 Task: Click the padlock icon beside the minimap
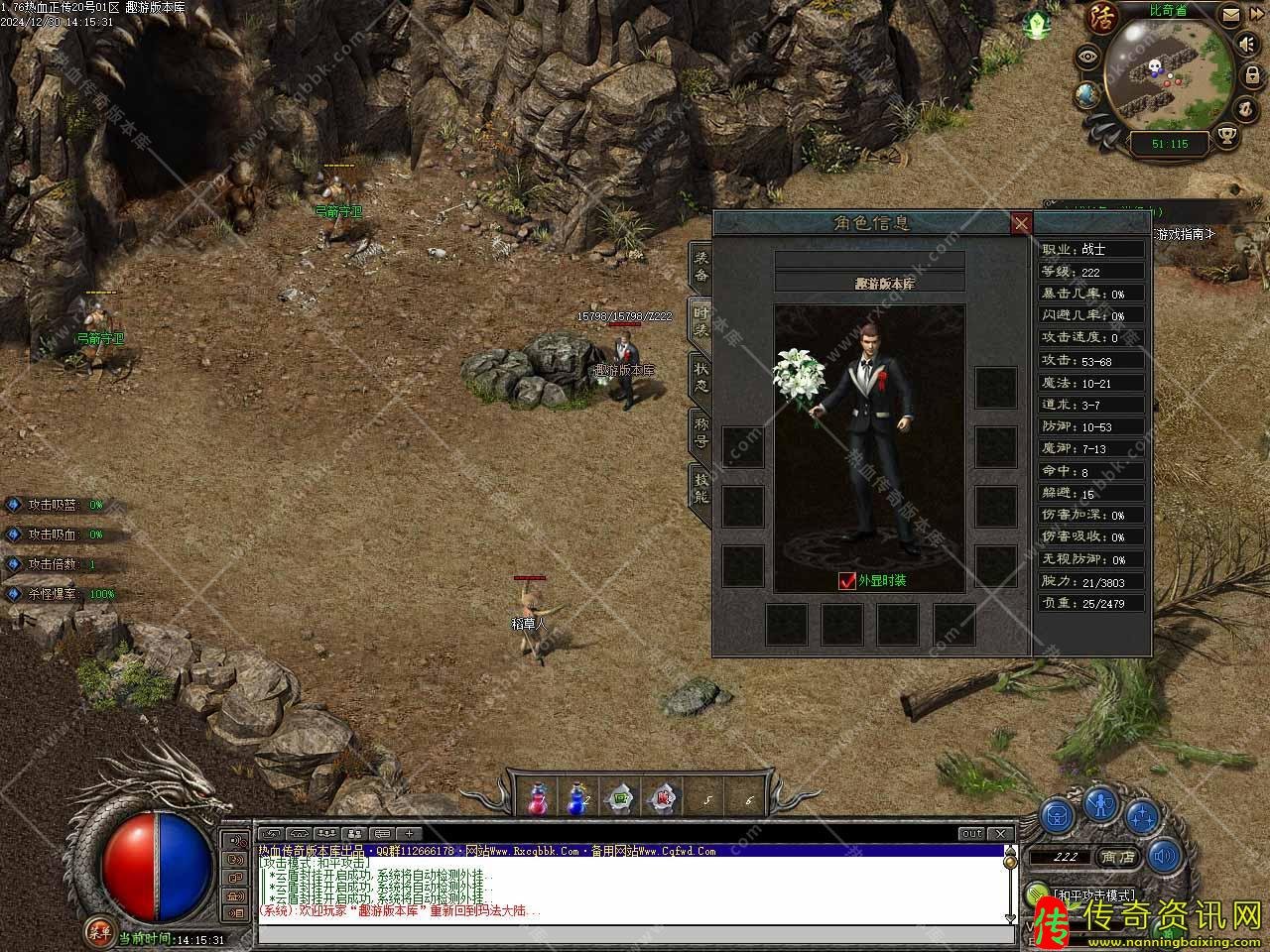coord(1252,78)
